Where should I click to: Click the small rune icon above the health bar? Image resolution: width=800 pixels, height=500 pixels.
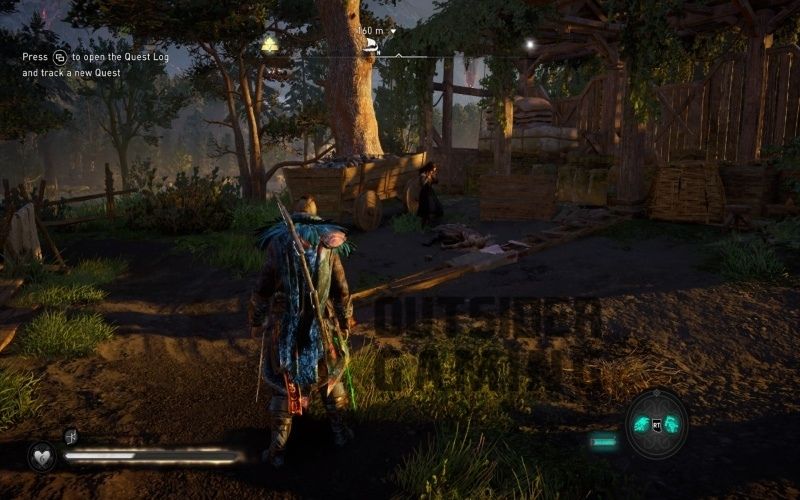71,435
